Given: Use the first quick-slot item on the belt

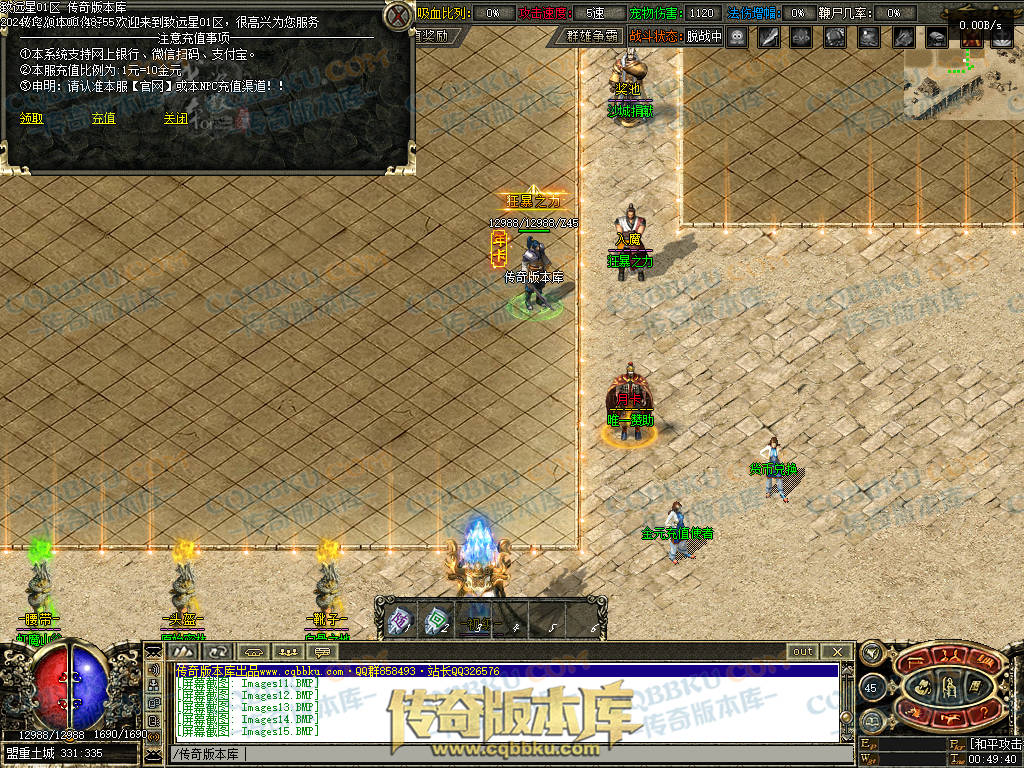Looking at the screenshot, I should (400, 622).
